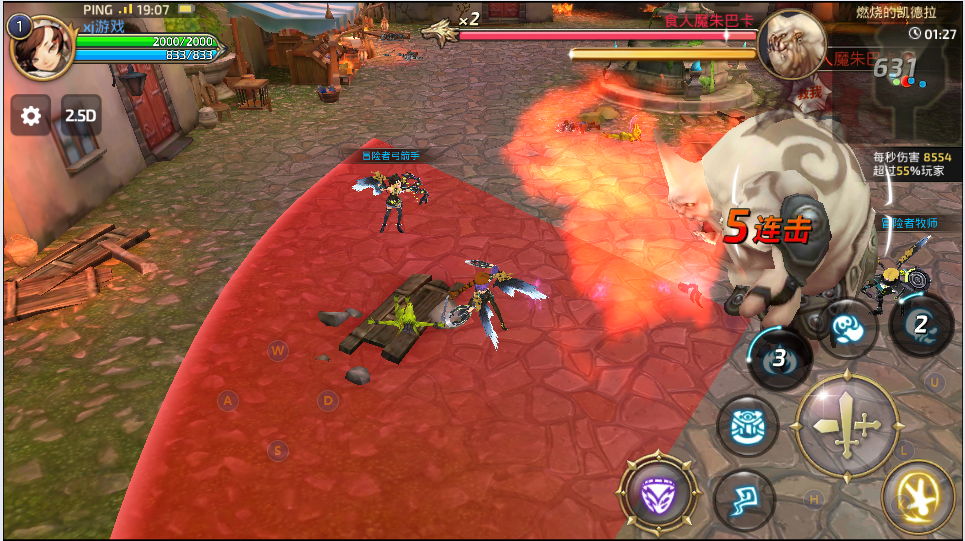Trigger the purple mask ultimate skill
965x541 pixels.
(657, 492)
